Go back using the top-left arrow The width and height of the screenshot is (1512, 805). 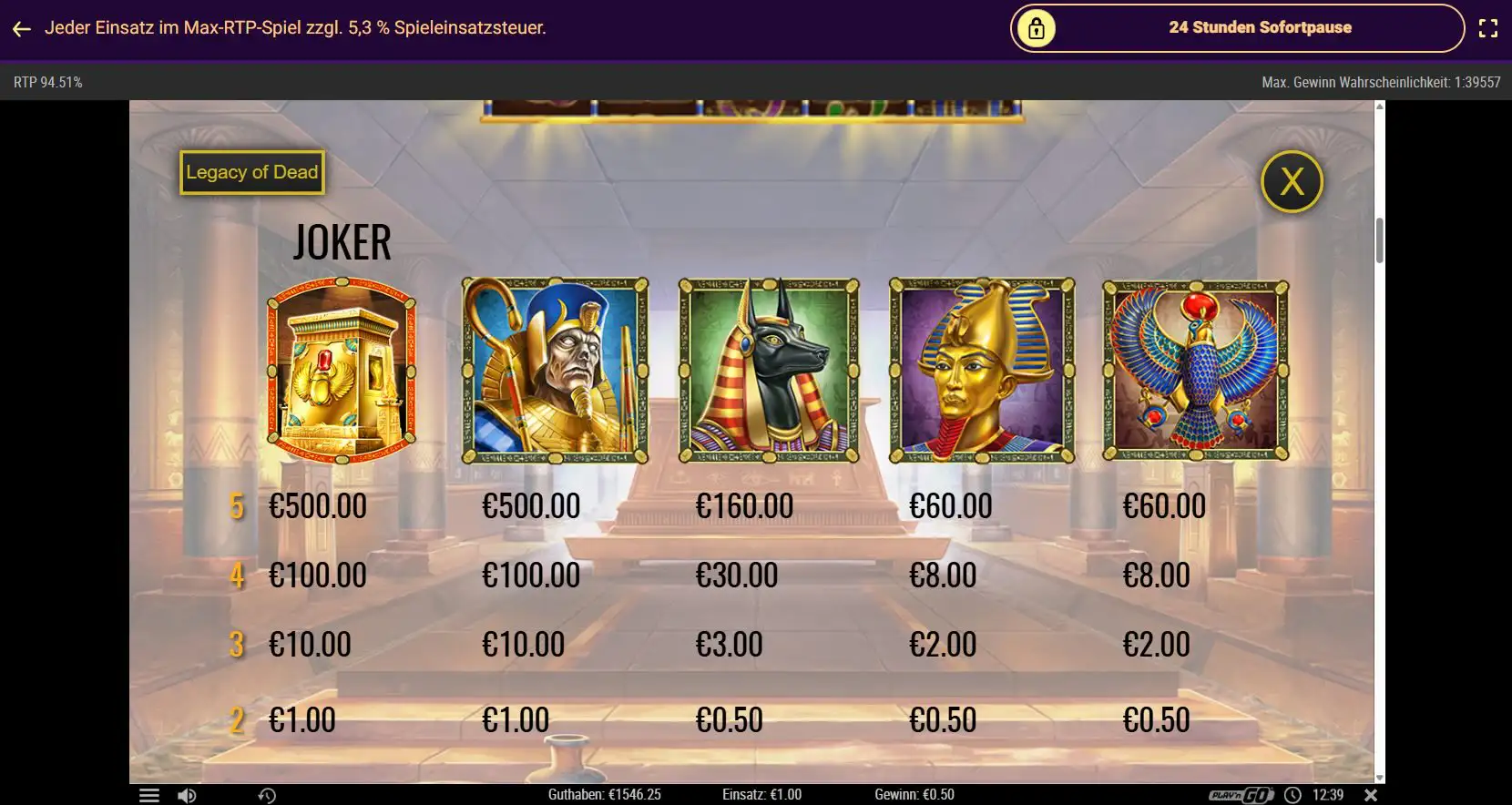tap(22, 29)
